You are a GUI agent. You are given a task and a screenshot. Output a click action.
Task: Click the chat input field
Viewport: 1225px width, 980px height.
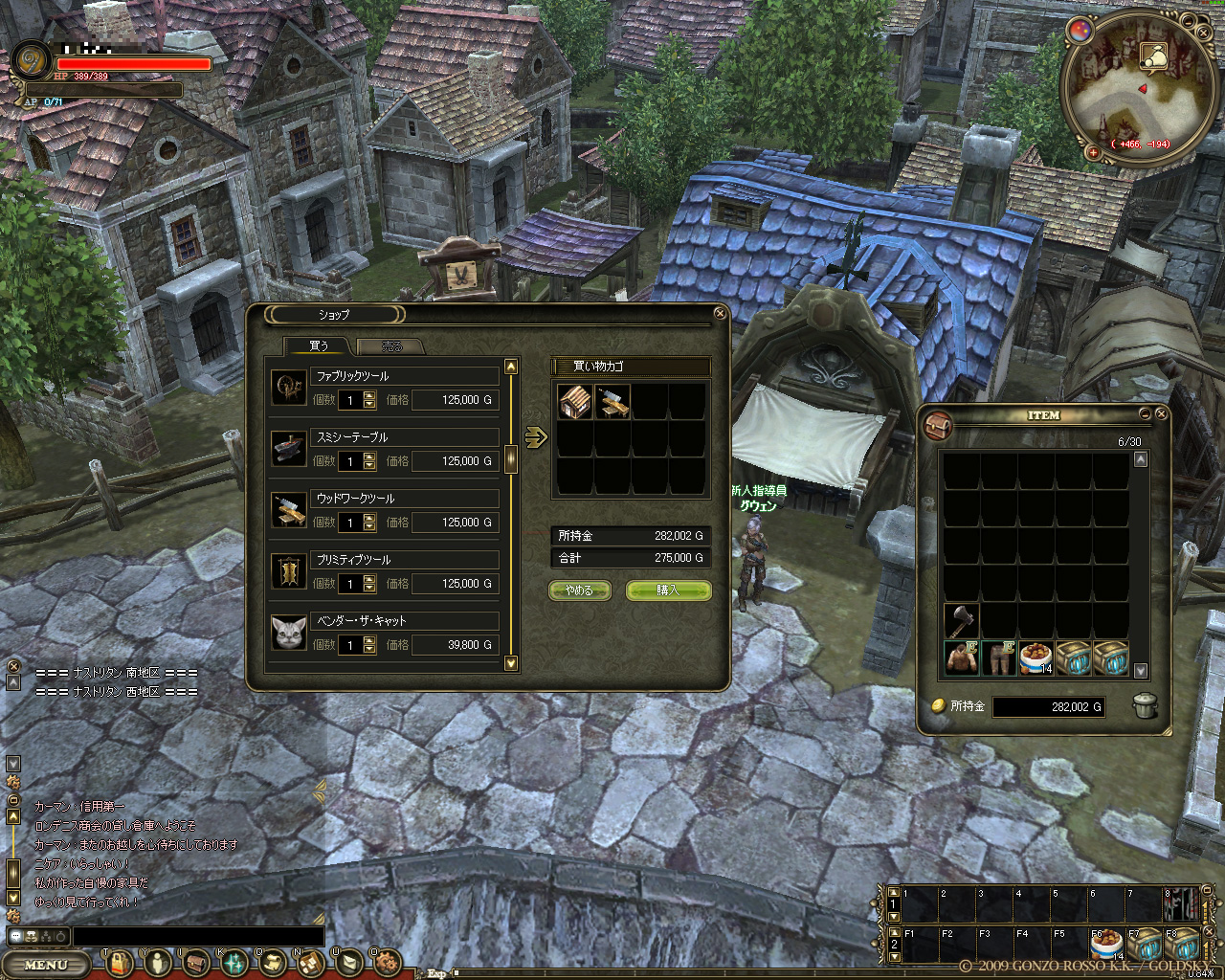click(198, 936)
